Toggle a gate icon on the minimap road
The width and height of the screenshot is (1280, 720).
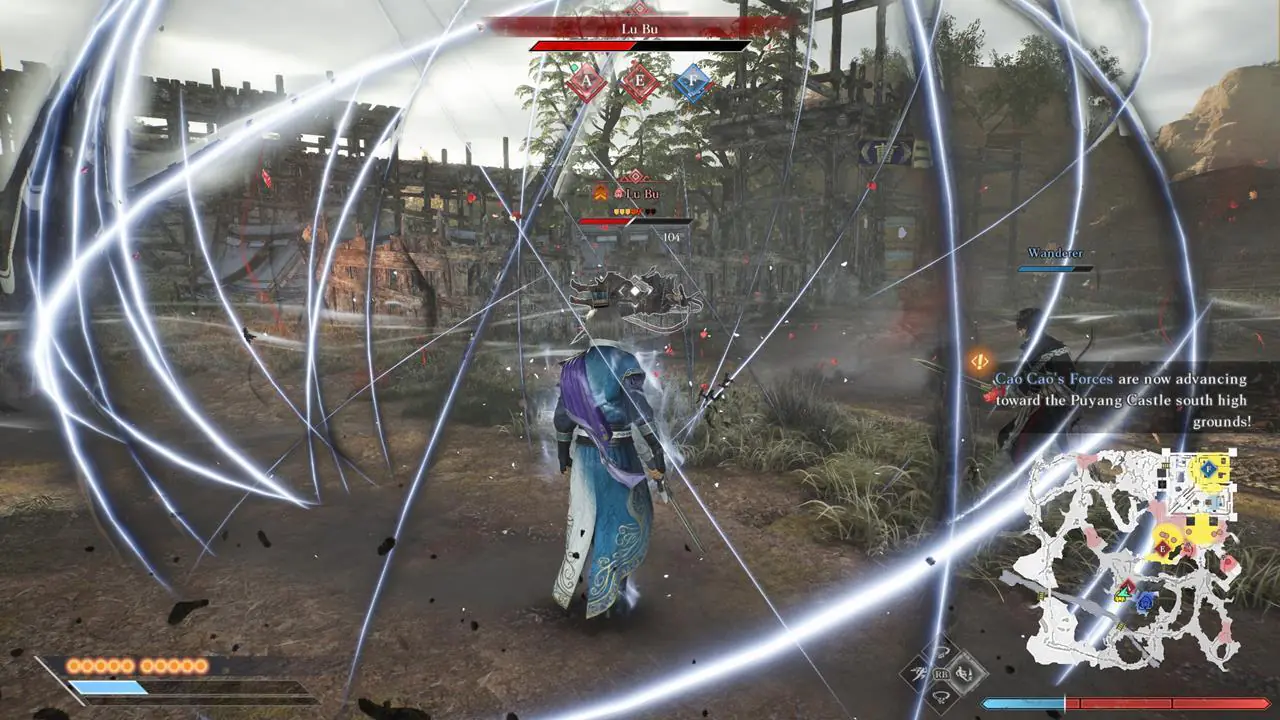(x=1119, y=625)
